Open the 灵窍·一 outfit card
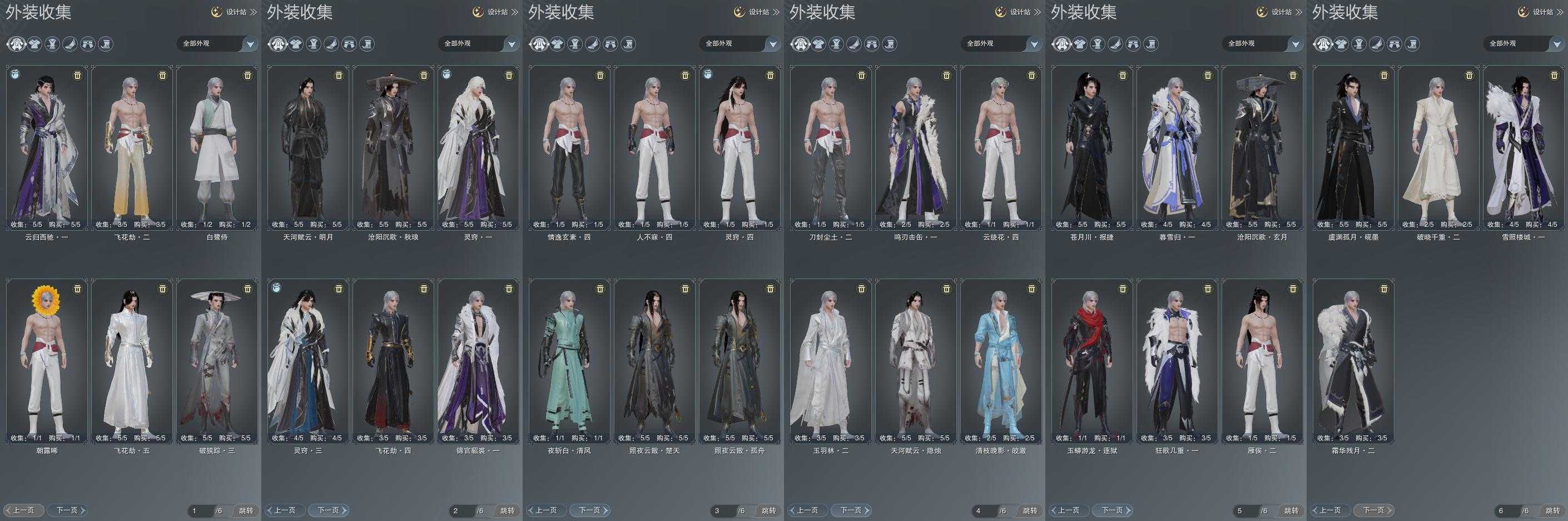This screenshot has width=1568, height=521. coord(478,147)
